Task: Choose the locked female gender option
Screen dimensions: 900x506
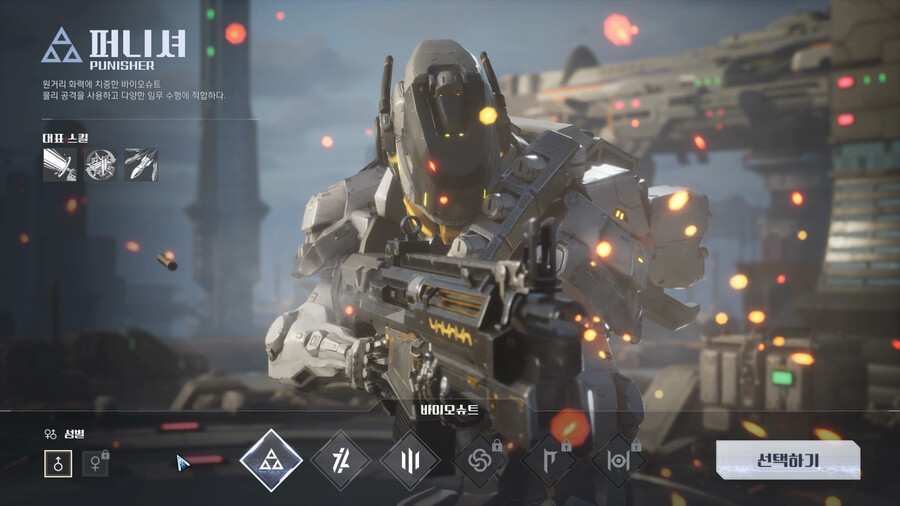Action: [x=95, y=463]
